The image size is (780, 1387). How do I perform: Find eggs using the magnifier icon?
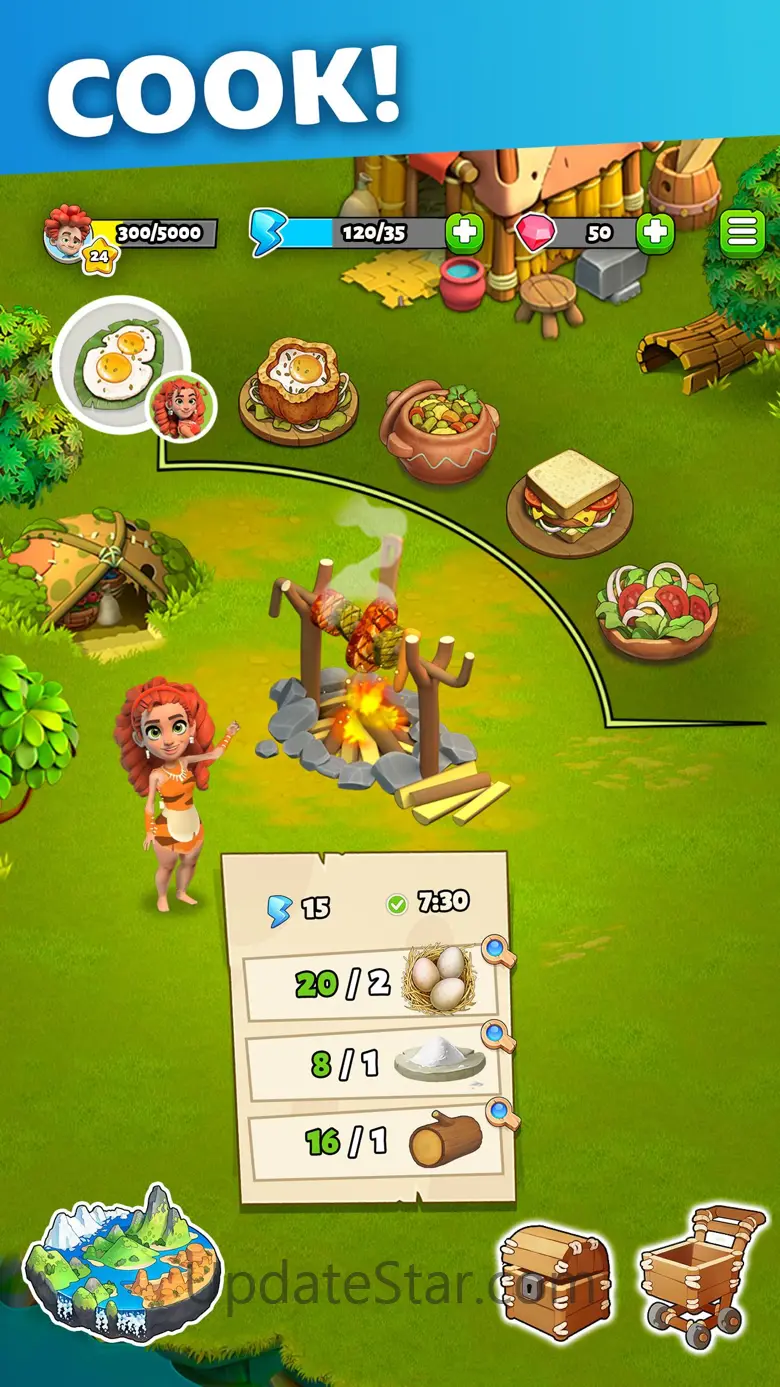(497, 950)
